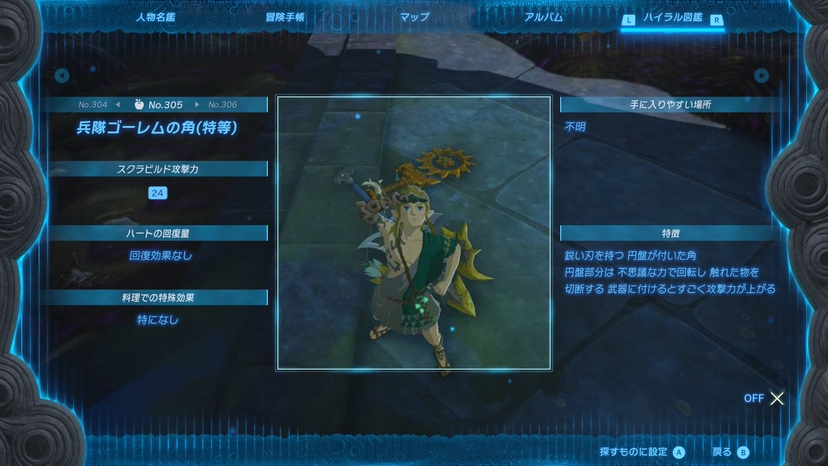828x466 pixels.
Task: Select the マップ tab
Action: click(414, 17)
